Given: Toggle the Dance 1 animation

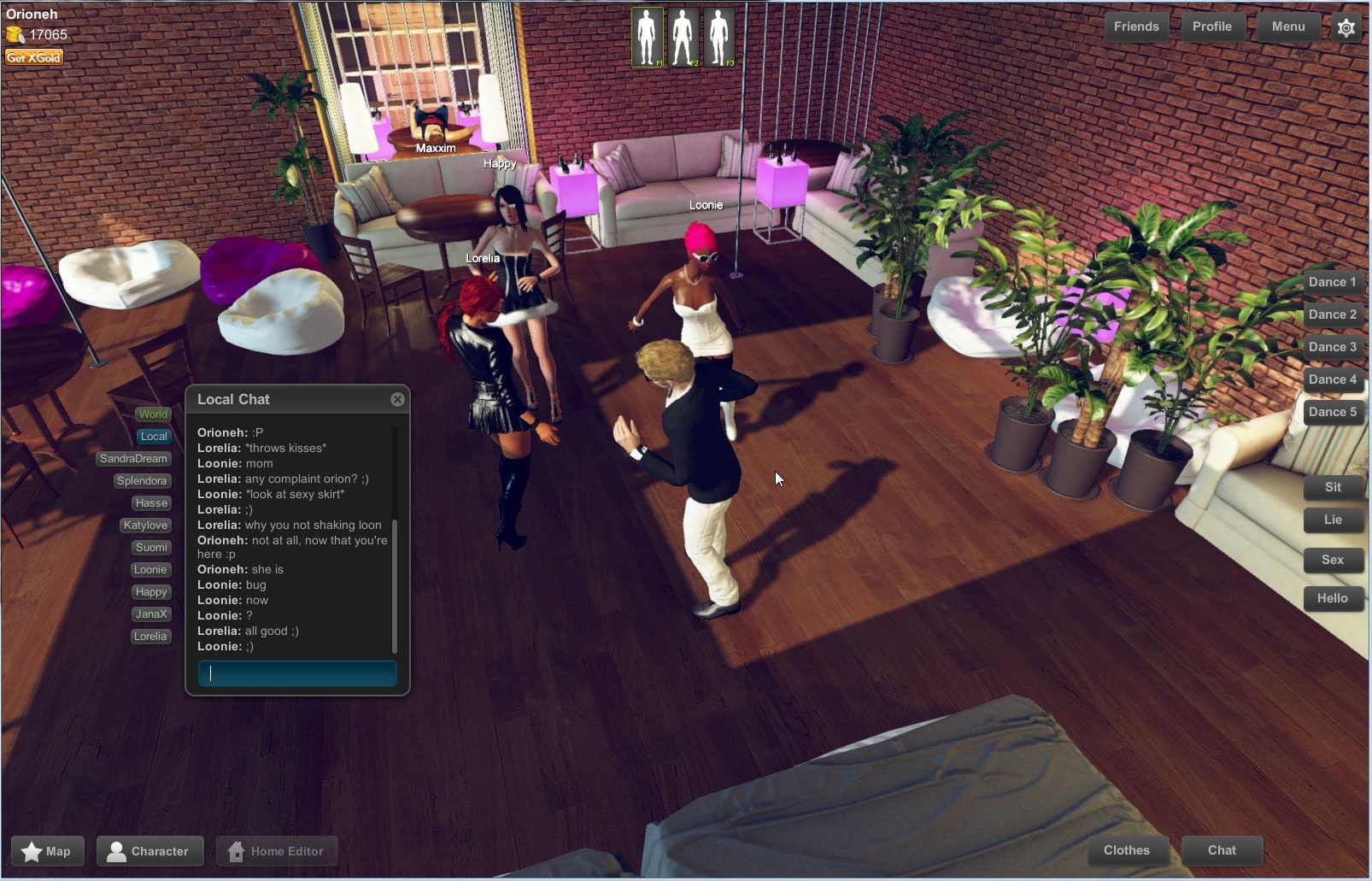Looking at the screenshot, I should pyautogui.click(x=1333, y=281).
